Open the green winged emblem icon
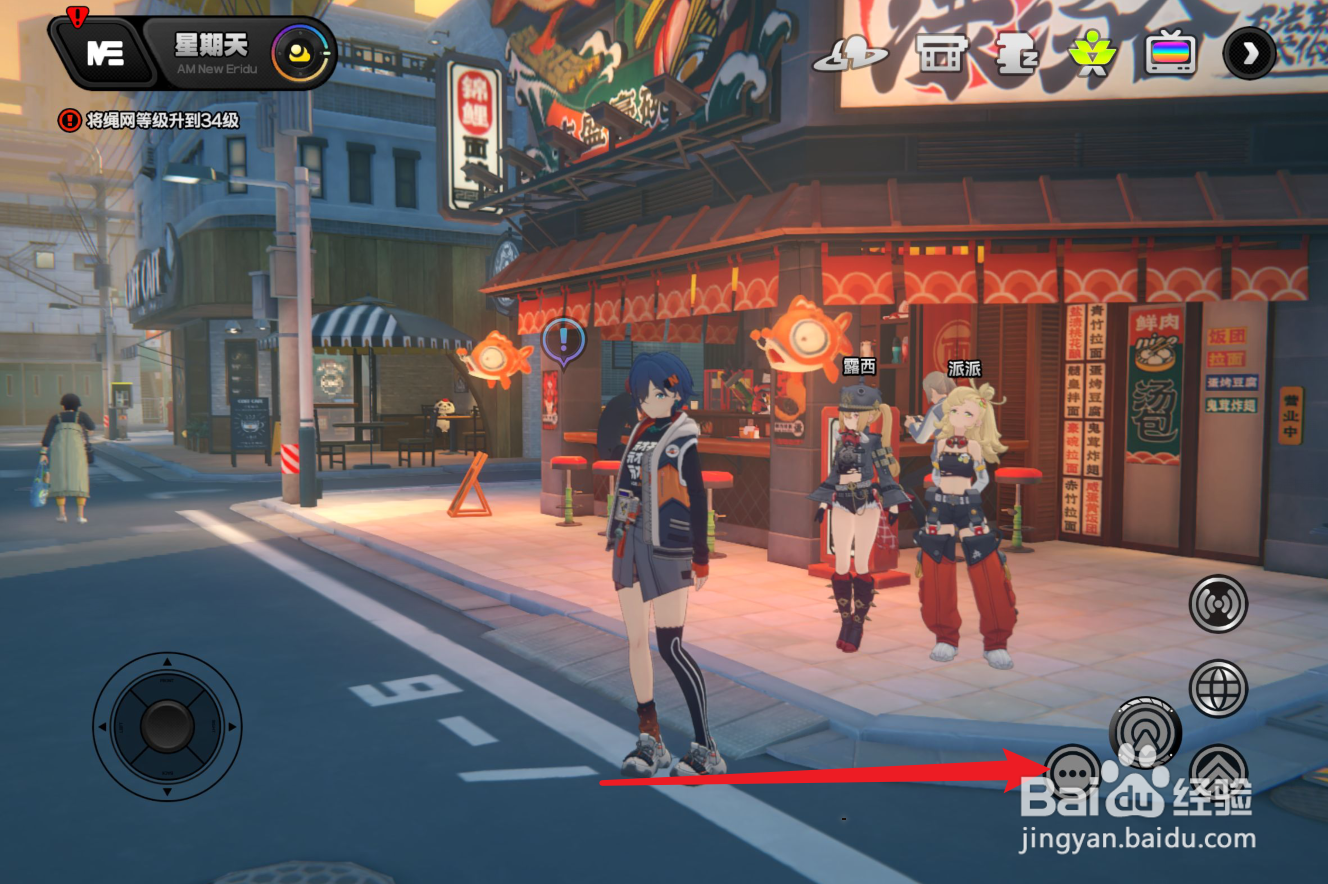The width and height of the screenshot is (1328, 884). [1093, 54]
